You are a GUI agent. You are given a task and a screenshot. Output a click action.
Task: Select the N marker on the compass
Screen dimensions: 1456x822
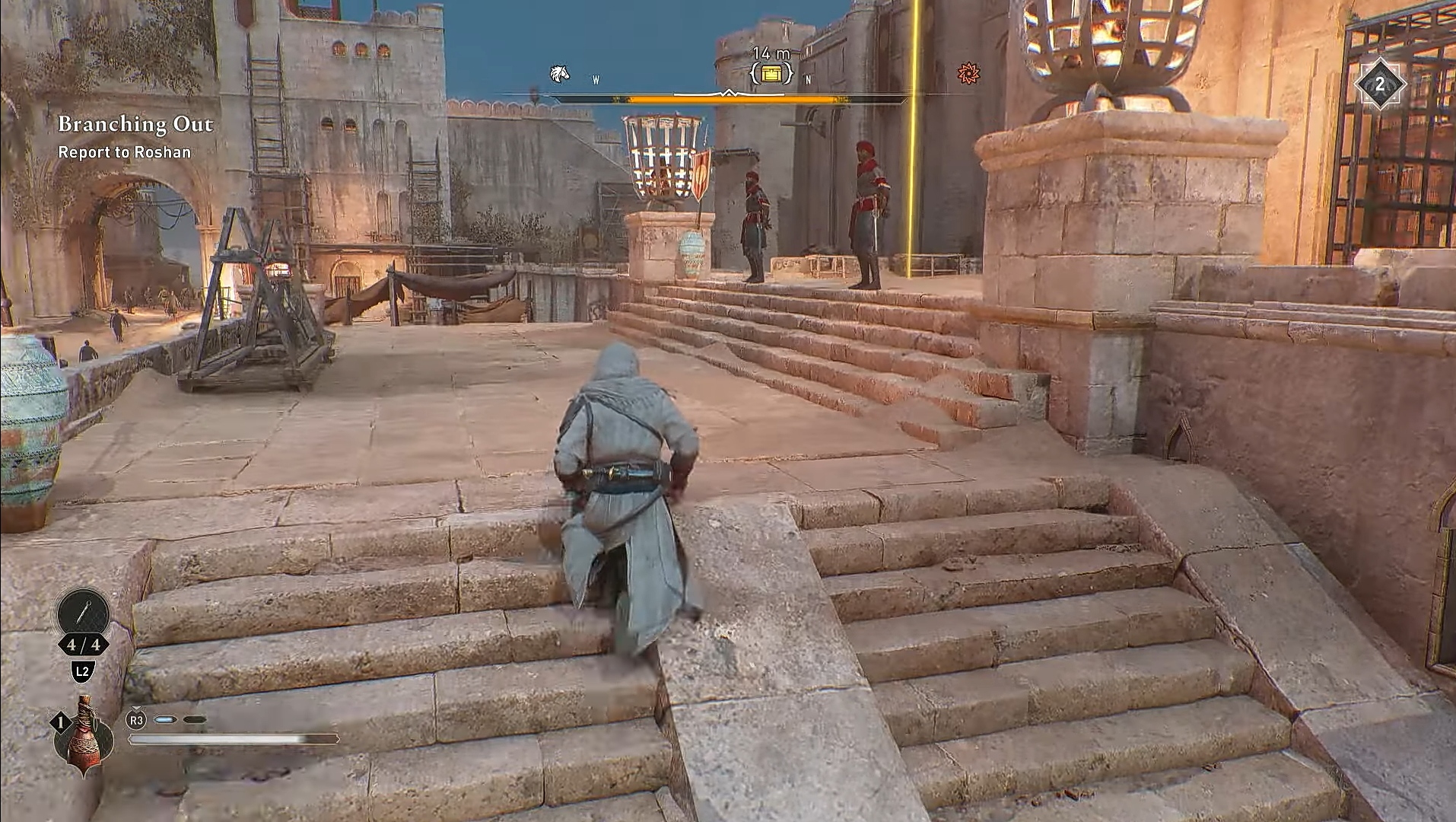point(806,80)
